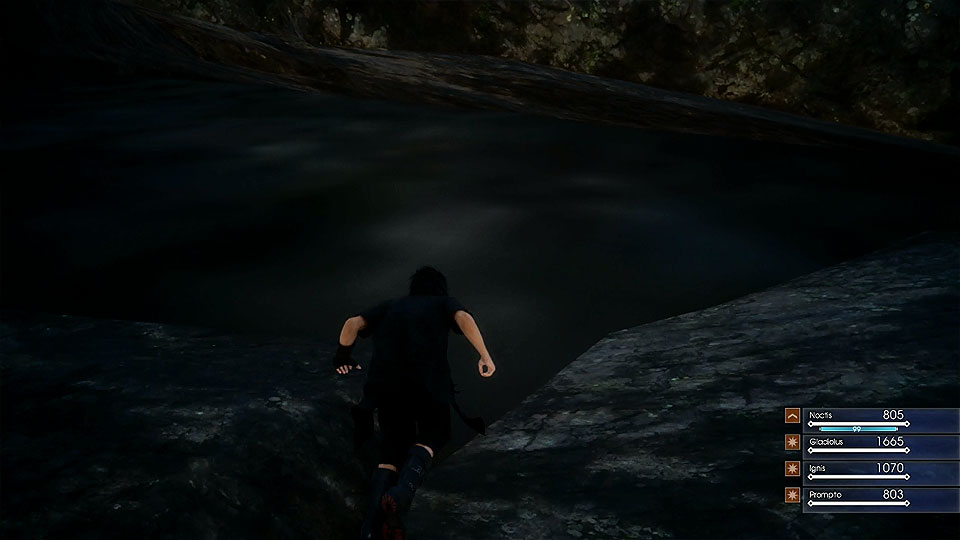Click the arrow icon beside Noctis
Viewport: 960px width, 540px height.
(792, 415)
